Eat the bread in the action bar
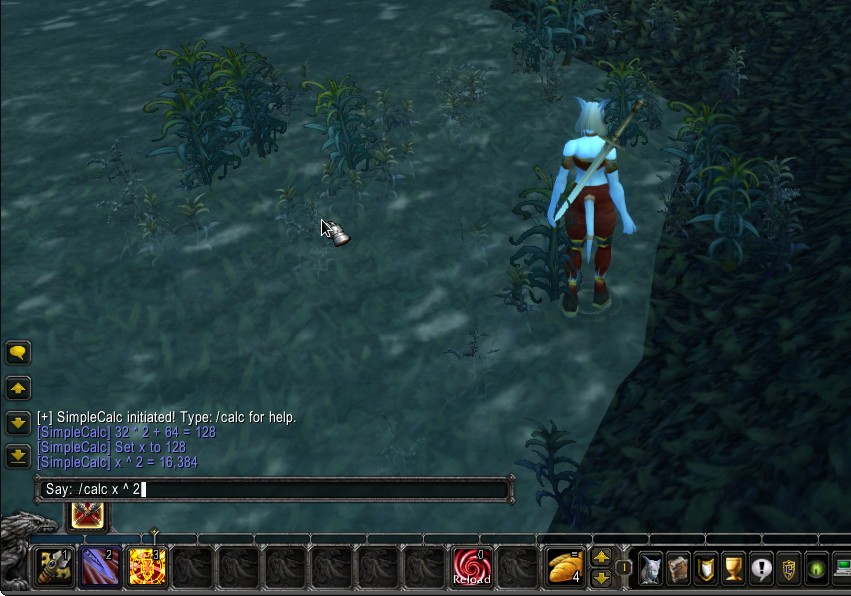This screenshot has height=596, width=851. [x=565, y=568]
